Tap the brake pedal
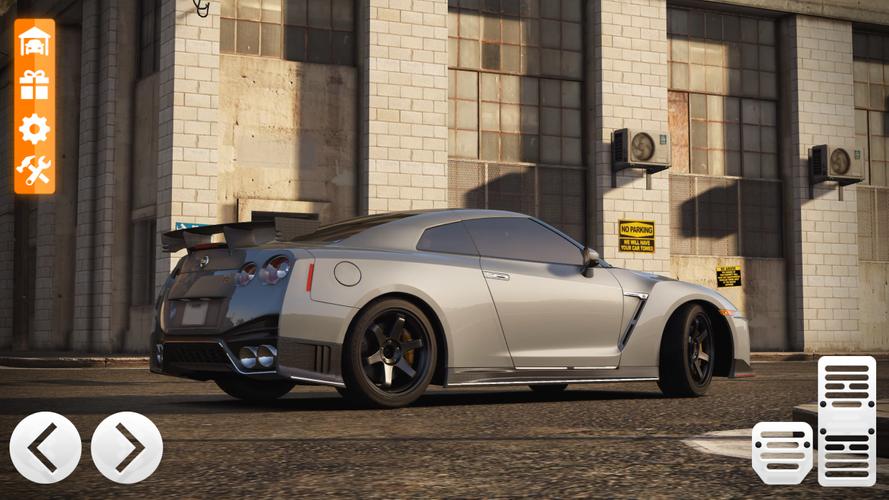 (x=782, y=452)
